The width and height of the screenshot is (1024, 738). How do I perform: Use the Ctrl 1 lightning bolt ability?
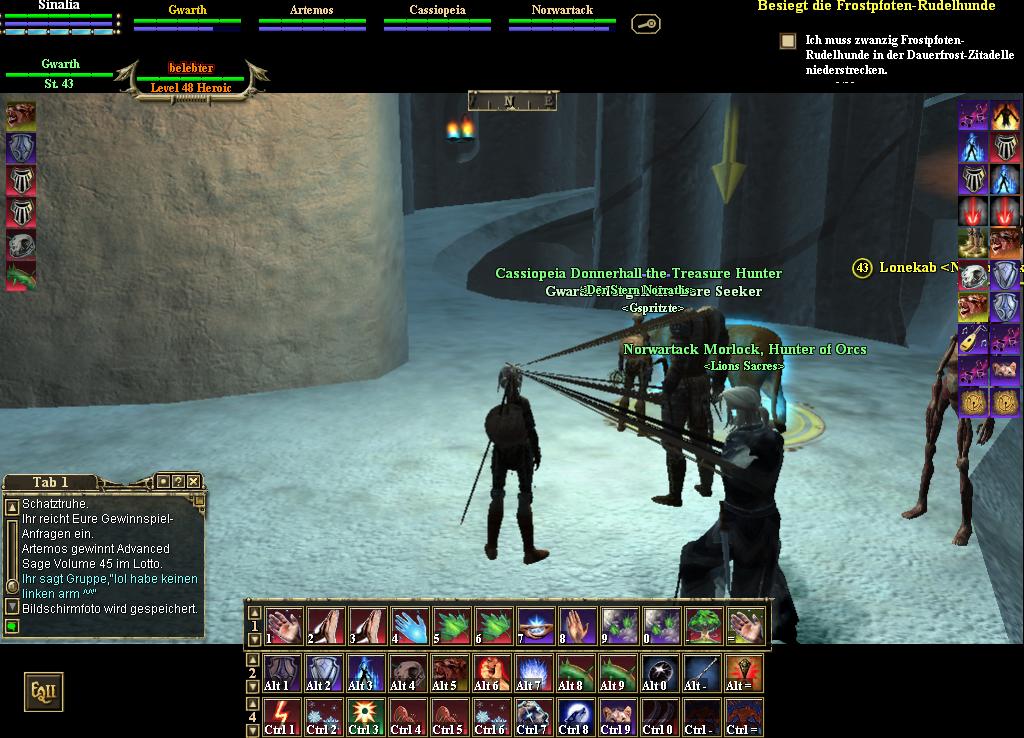click(x=282, y=716)
